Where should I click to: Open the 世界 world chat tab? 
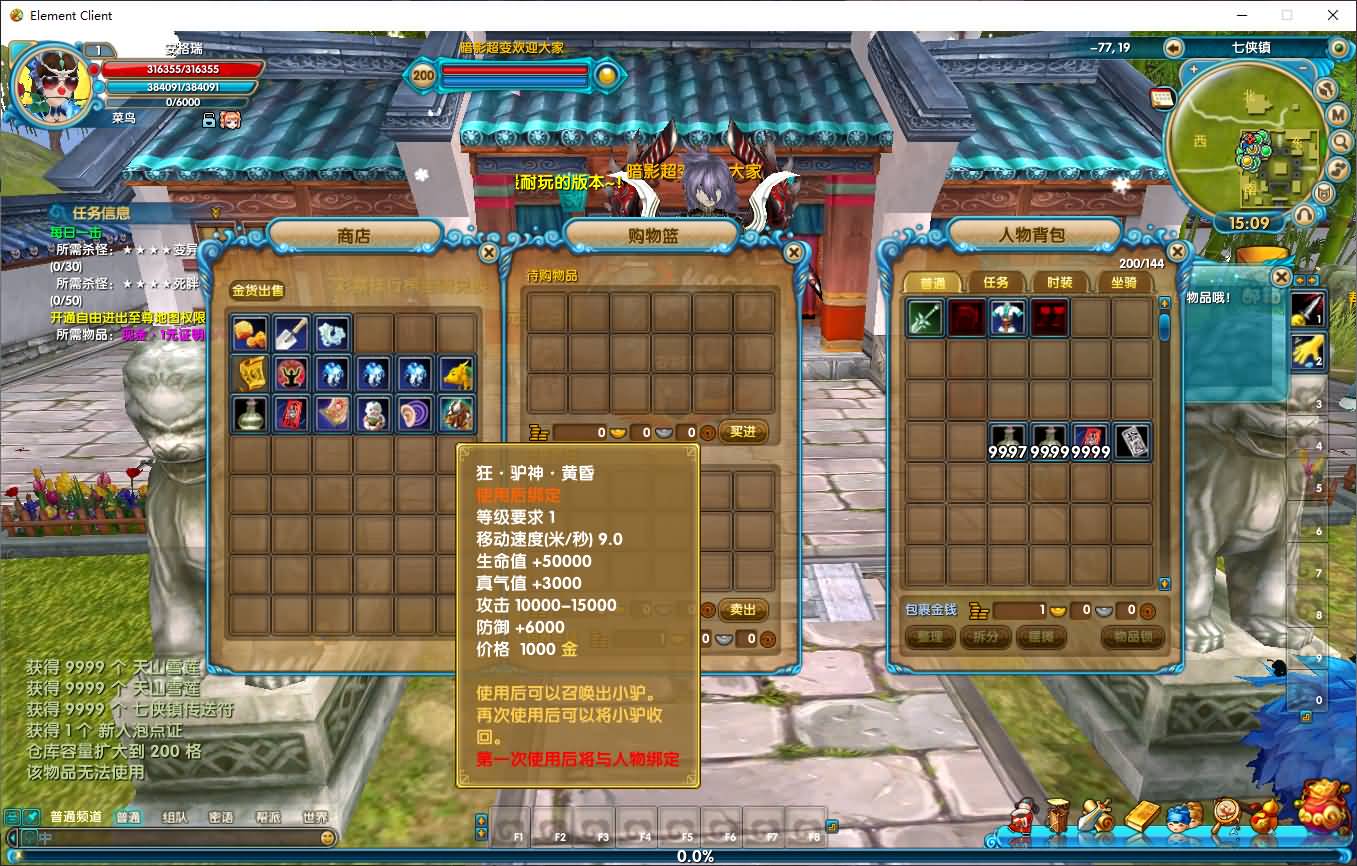[316, 817]
